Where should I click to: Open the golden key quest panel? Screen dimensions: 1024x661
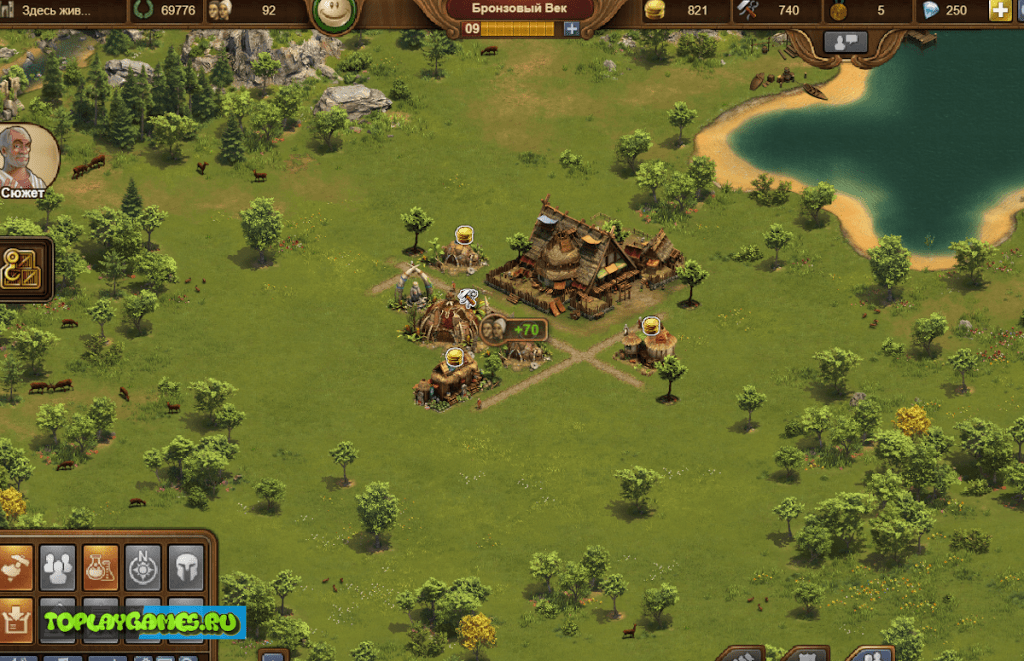(x=25, y=268)
